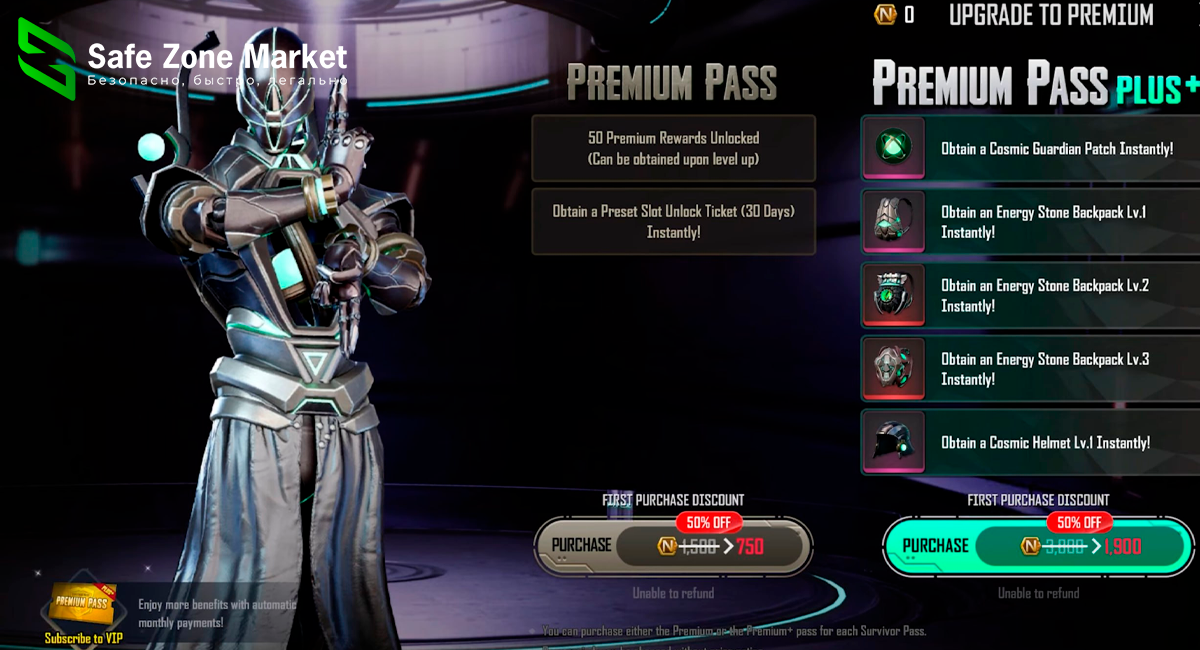Screen dimensions: 1200x650
Task: View the Energy Stone Backpack Lv.1 reward
Action: pyautogui.click(x=1030, y=222)
